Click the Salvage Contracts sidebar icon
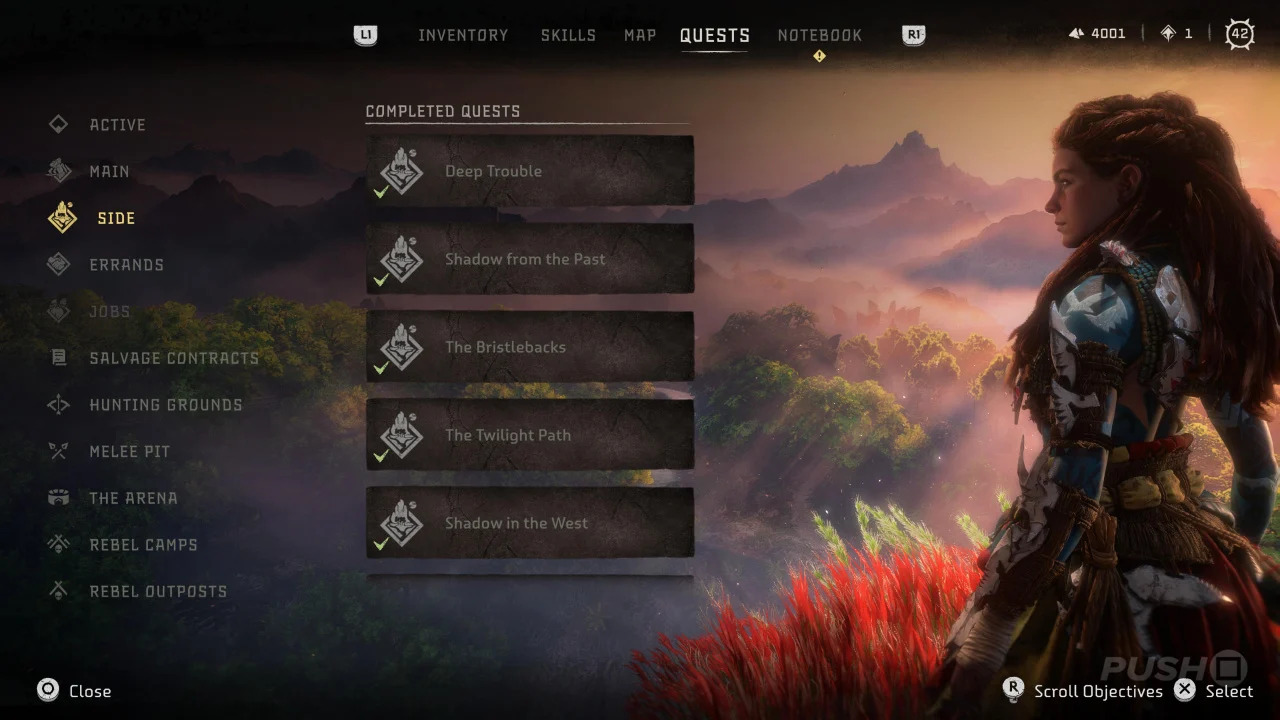This screenshot has width=1280, height=720. 59,358
